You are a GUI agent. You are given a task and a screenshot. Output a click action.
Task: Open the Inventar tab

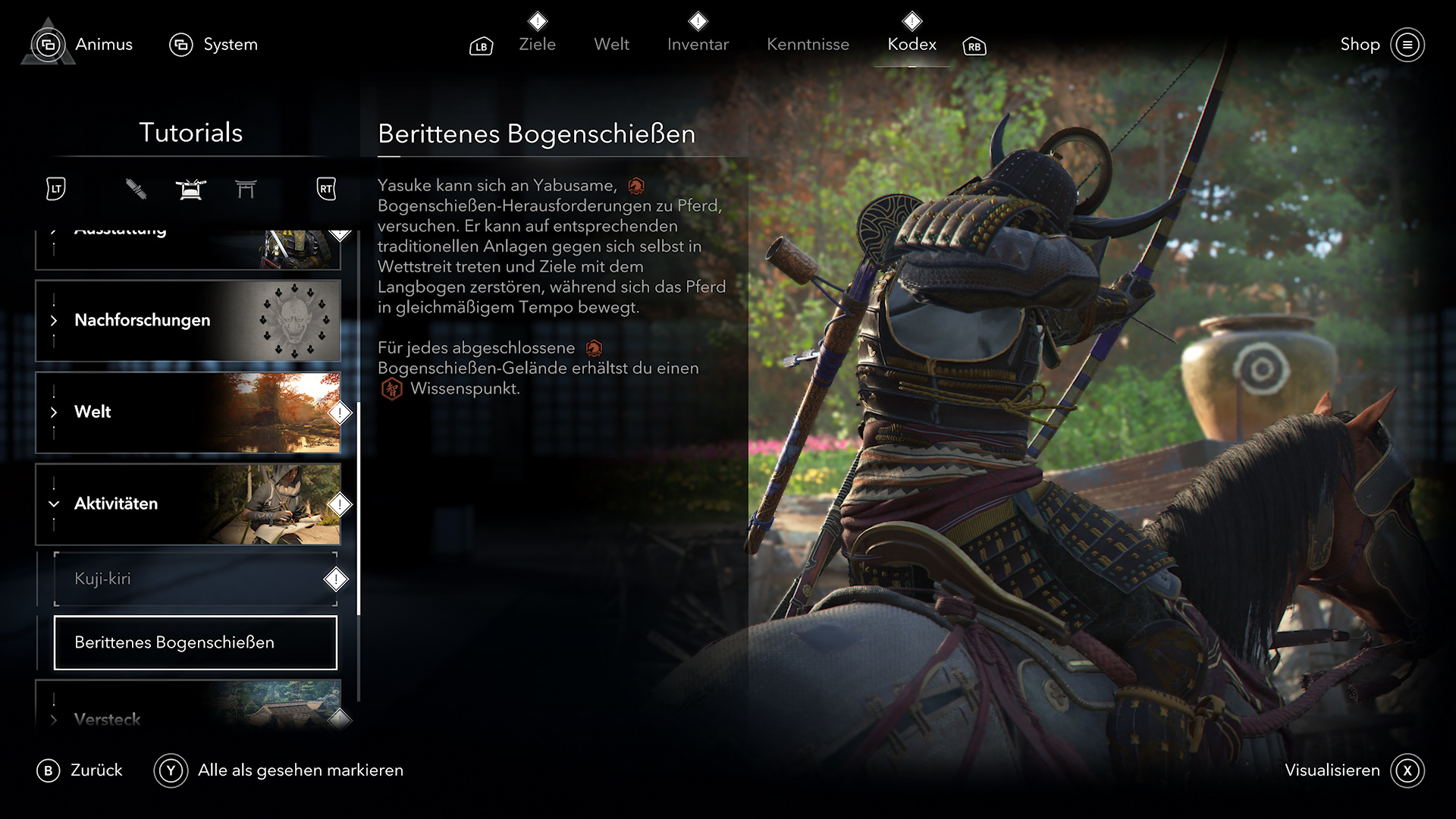[x=698, y=45]
